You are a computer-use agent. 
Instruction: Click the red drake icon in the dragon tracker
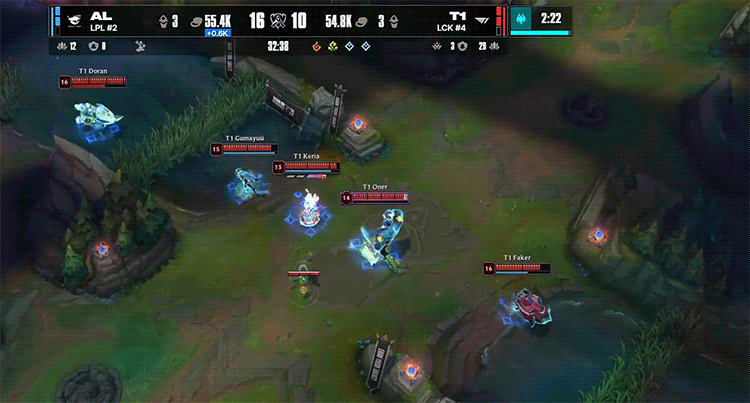click(x=318, y=46)
